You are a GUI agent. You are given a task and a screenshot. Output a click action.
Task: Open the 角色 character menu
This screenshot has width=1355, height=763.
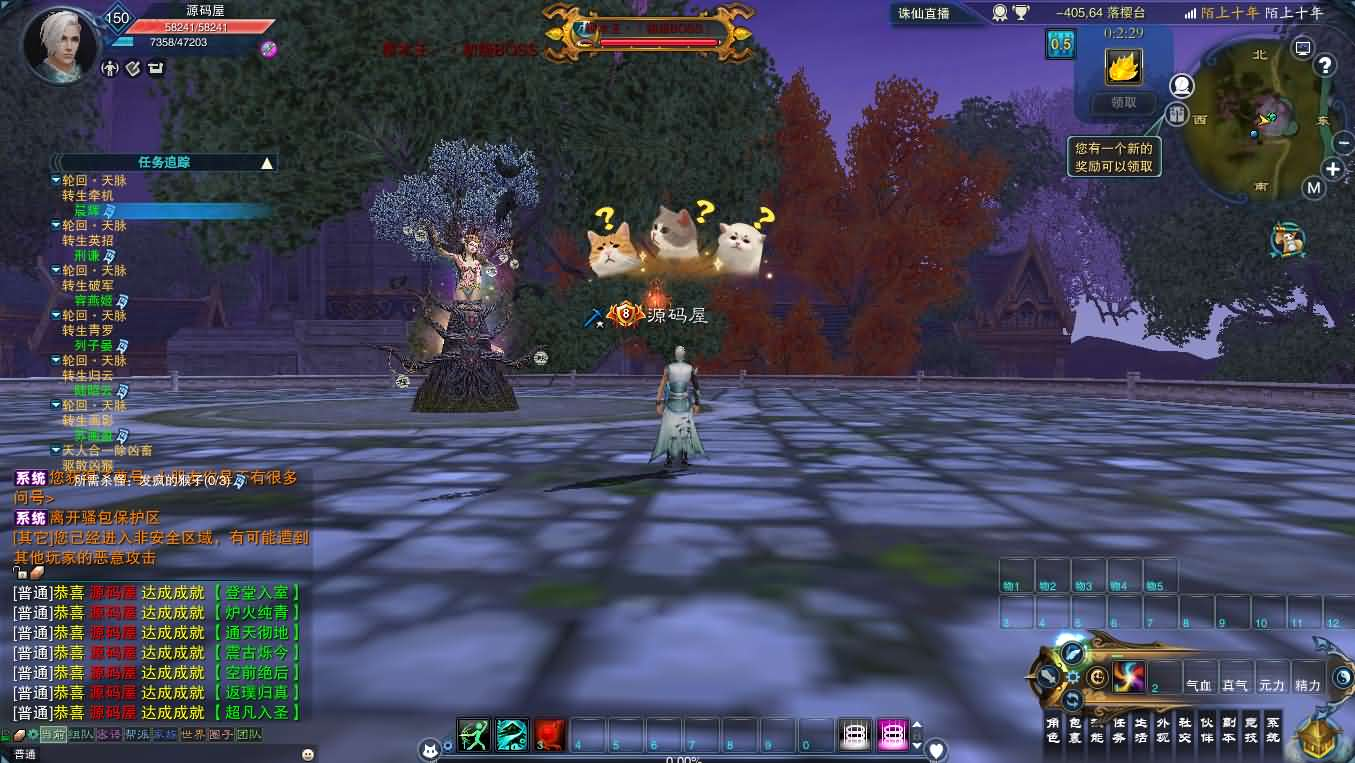(1053, 729)
